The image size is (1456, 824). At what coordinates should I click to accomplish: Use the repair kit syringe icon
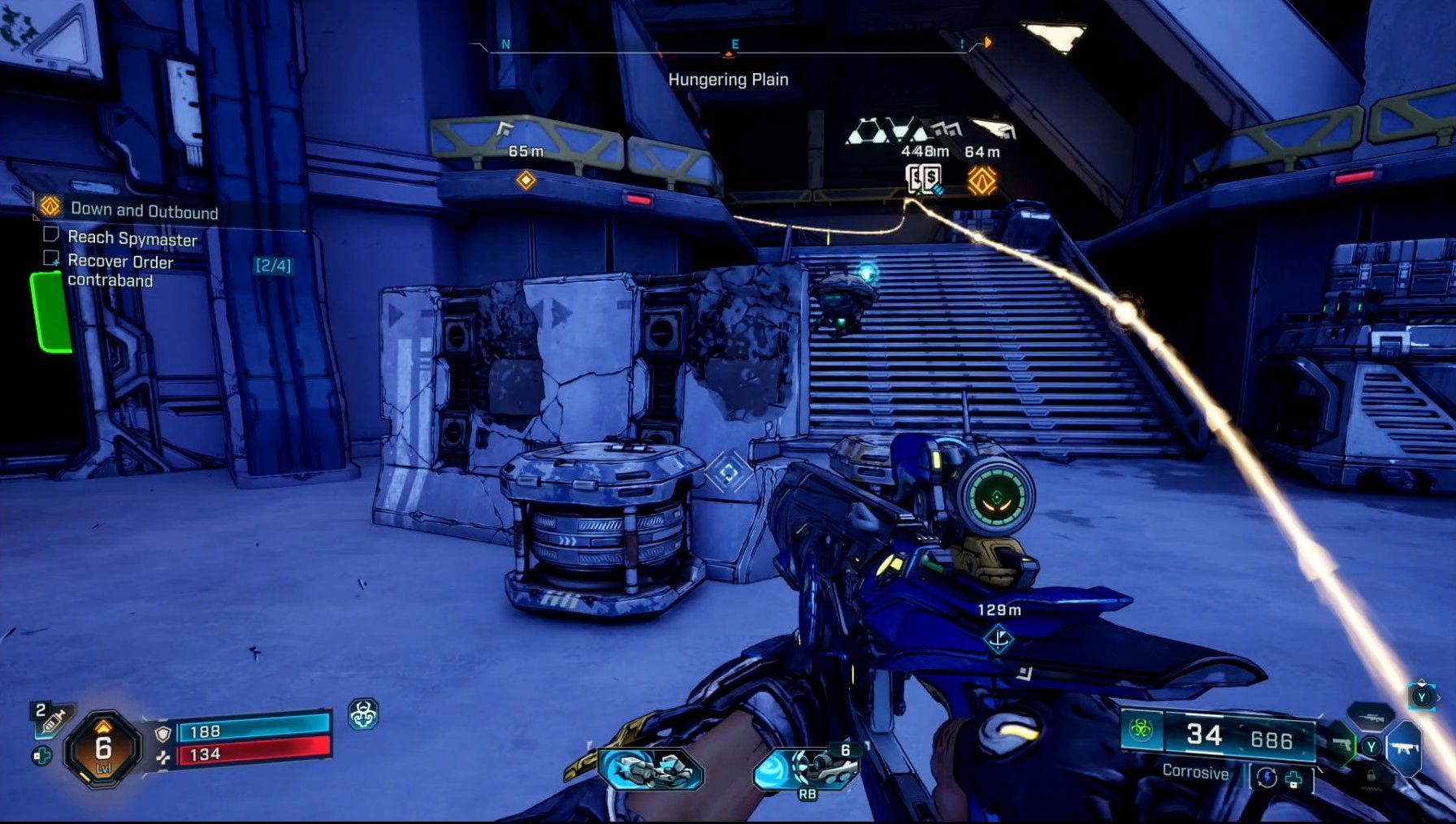click(54, 720)
